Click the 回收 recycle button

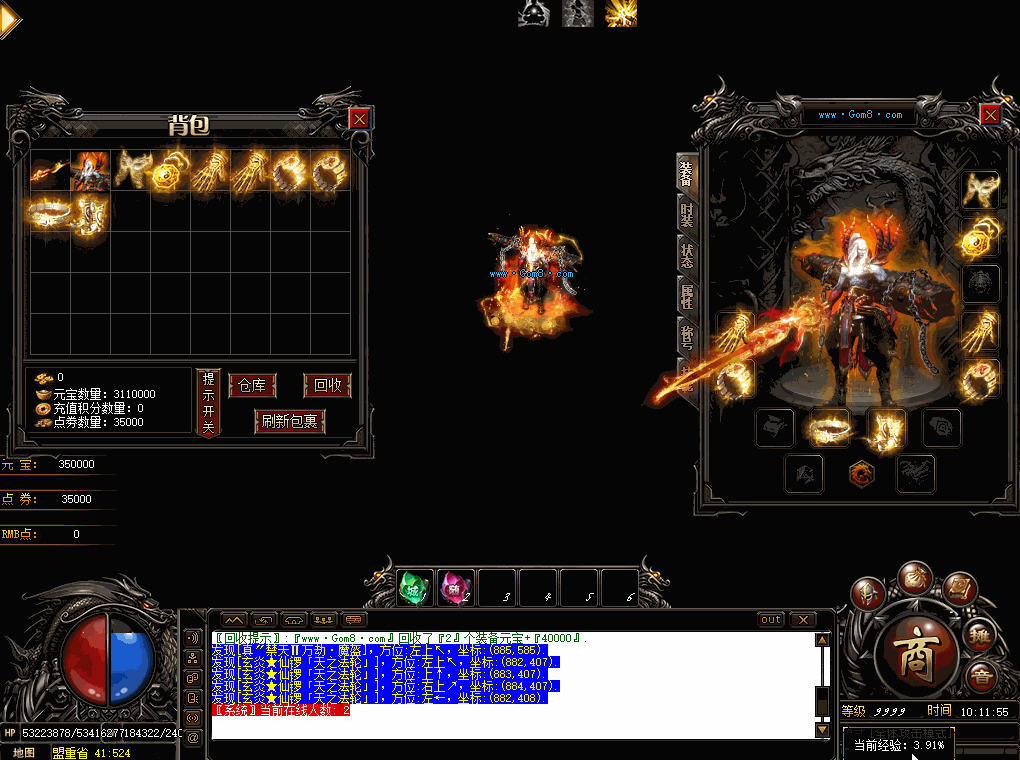tap(327, 386)
